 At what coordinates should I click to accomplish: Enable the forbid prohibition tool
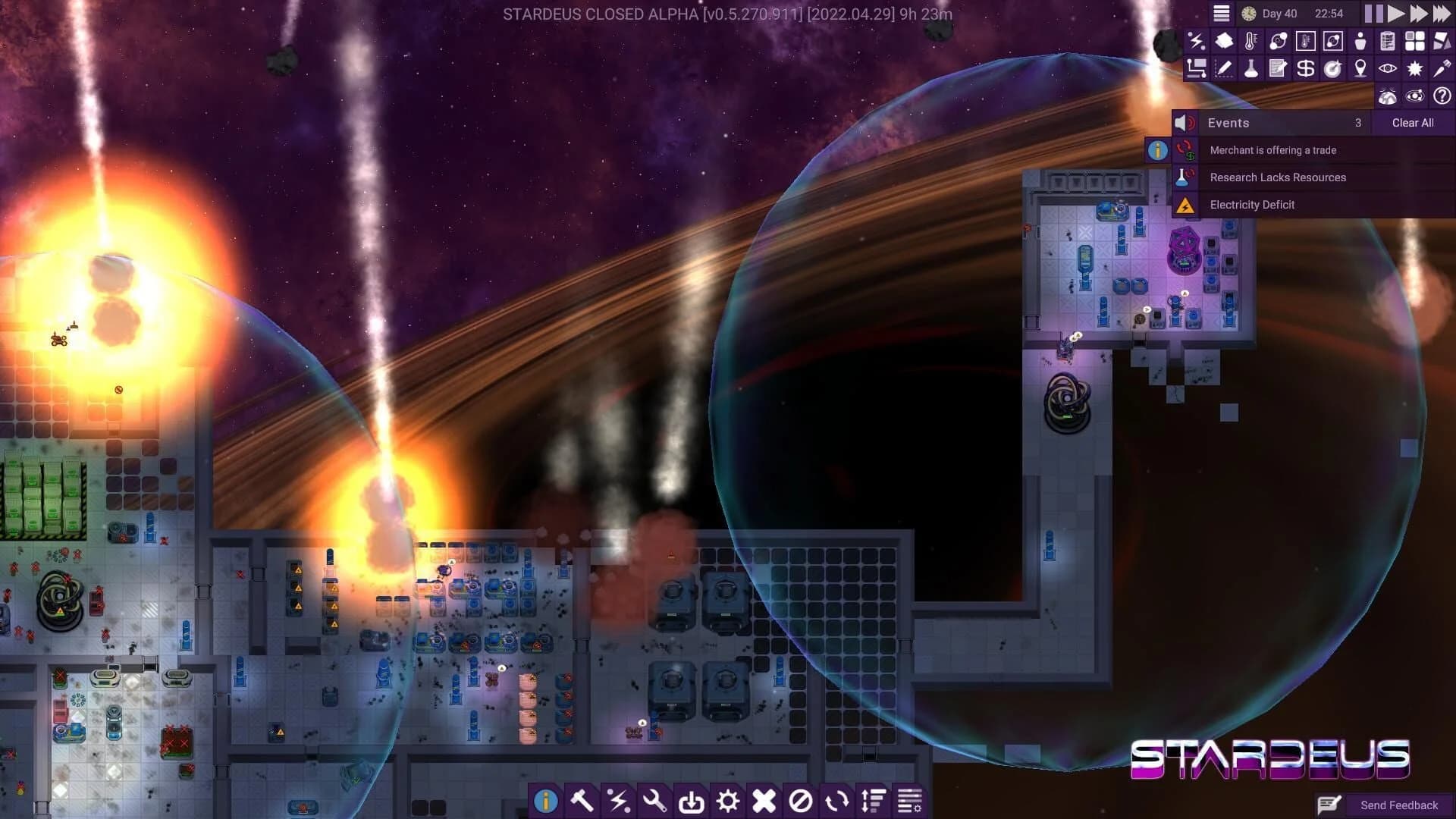tap(799, 800)
